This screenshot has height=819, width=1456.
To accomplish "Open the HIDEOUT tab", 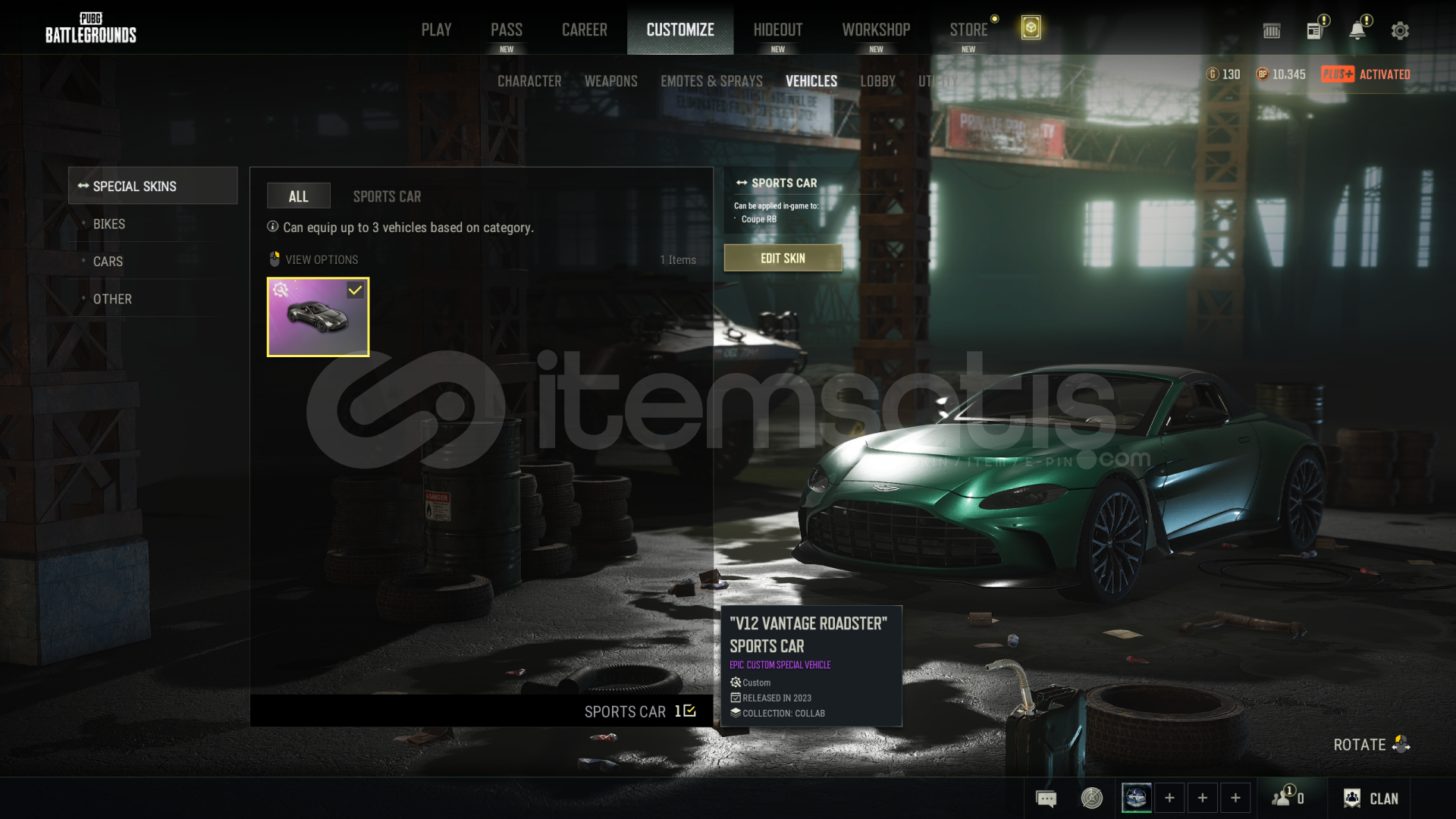I will pyautogui.click(x=777, y=30).
